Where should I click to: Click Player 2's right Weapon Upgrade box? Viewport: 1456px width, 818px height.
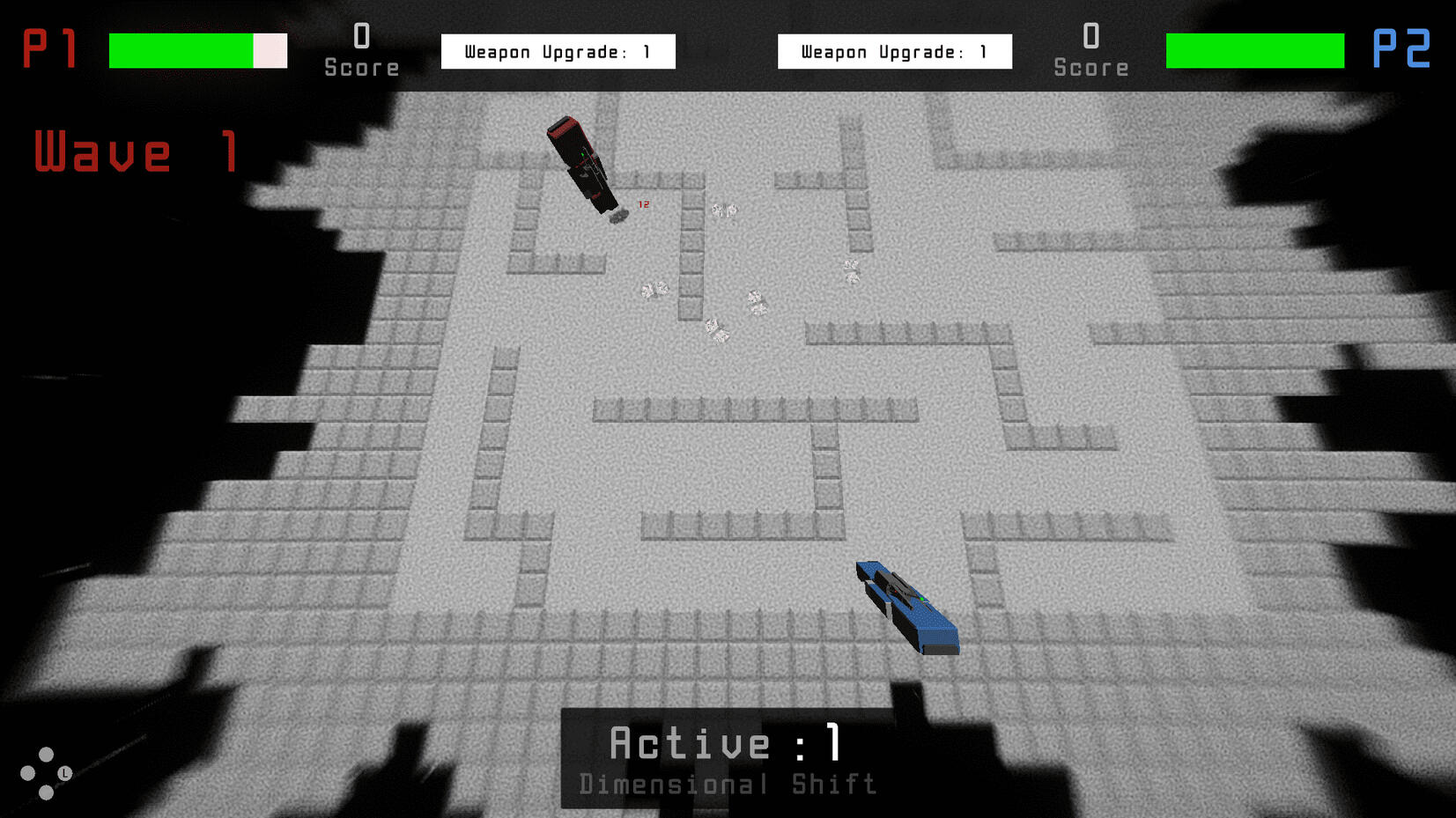[x=894, y=51]
